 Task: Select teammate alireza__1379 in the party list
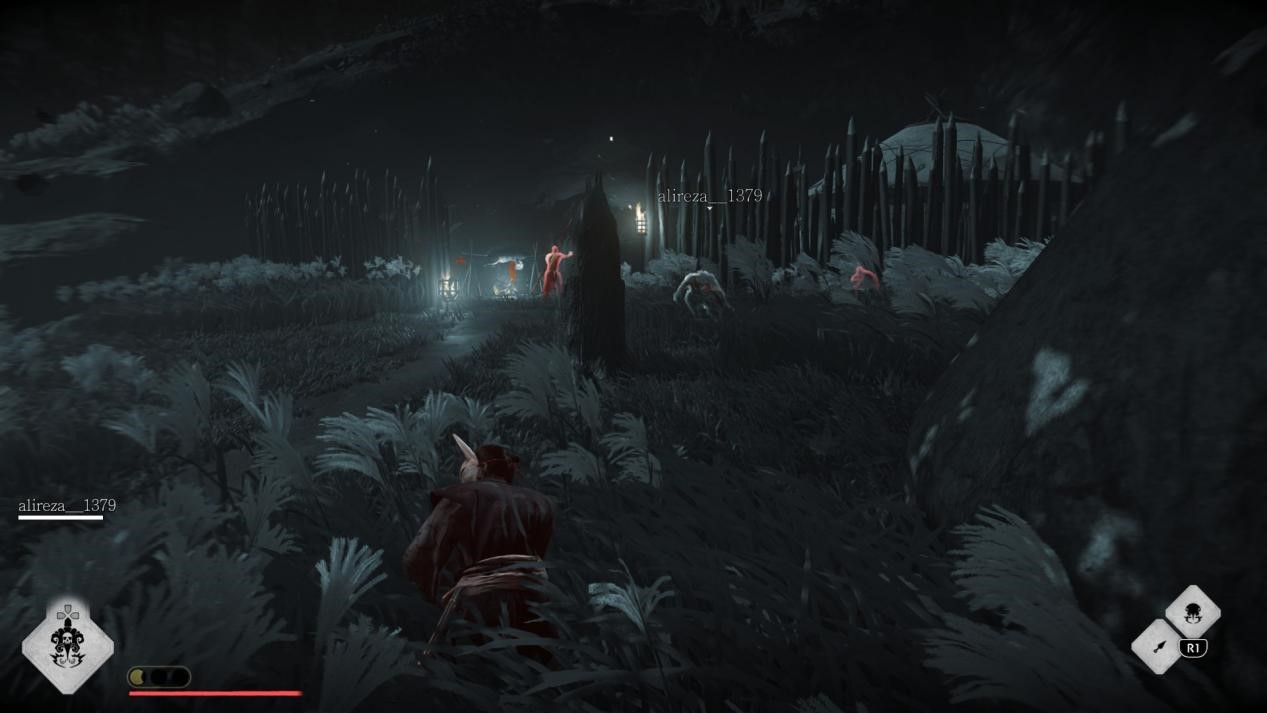tap(67, 506)
